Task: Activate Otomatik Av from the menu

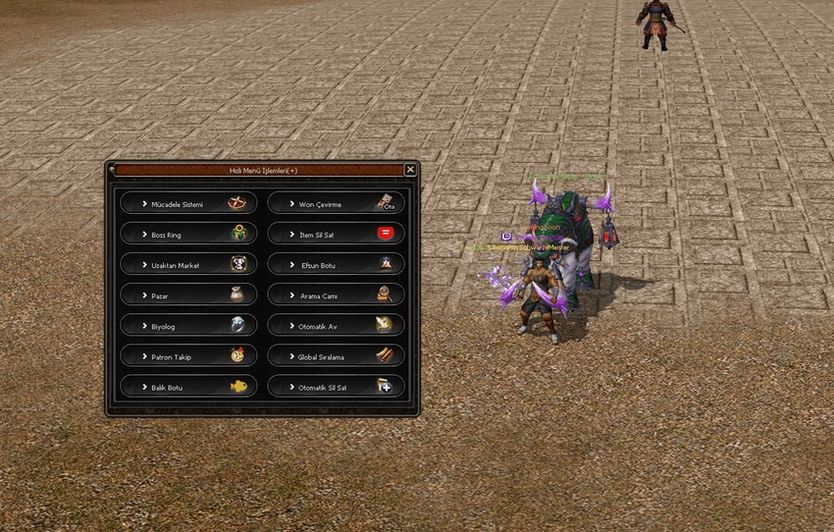Action: pyautogui.click(x=336, y=325)
